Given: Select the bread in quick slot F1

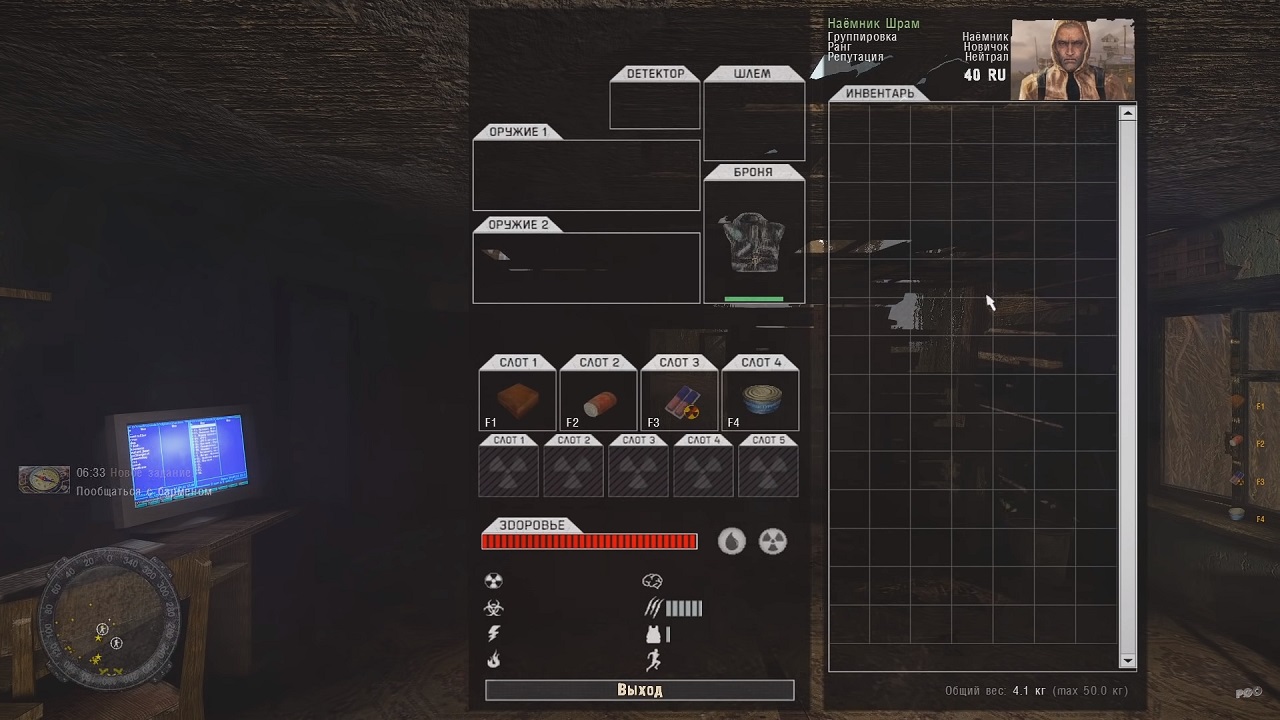Looking at the screenshot, I should coord(517,401).
